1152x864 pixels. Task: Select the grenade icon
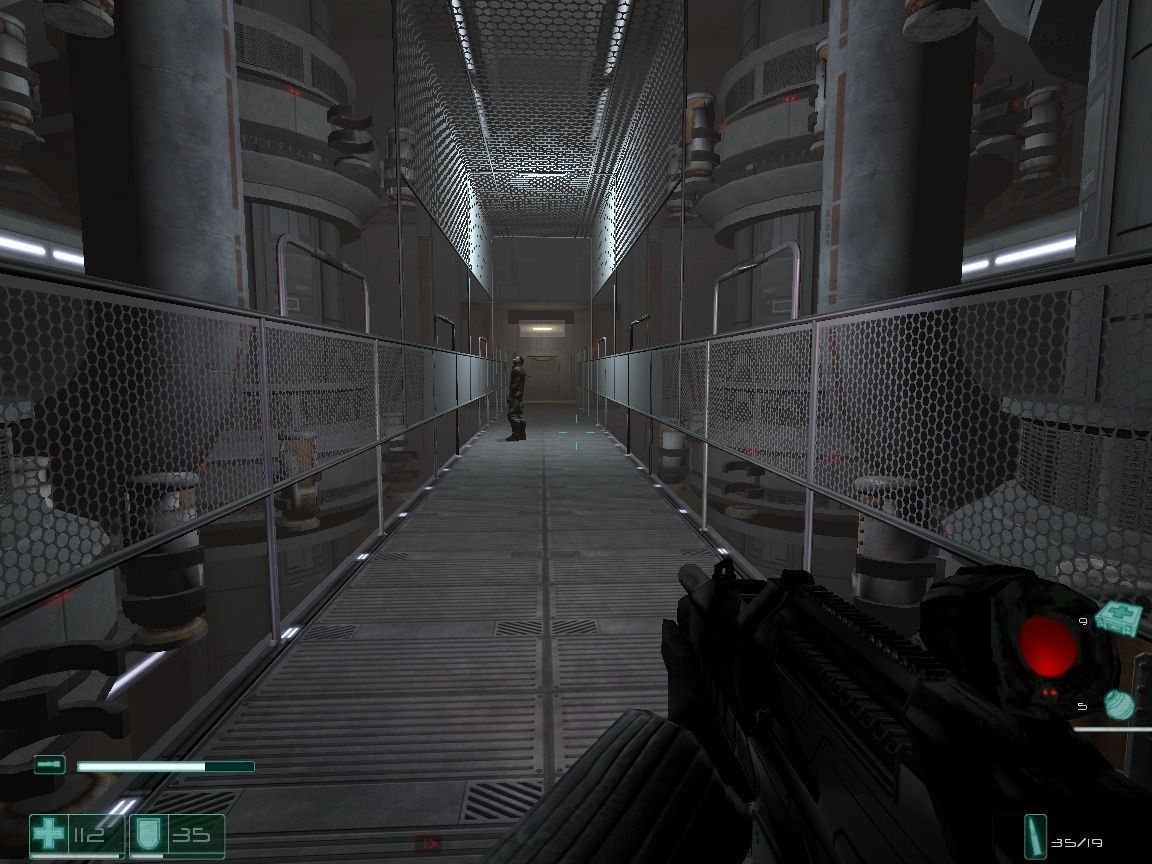[x=1120, y=704]
